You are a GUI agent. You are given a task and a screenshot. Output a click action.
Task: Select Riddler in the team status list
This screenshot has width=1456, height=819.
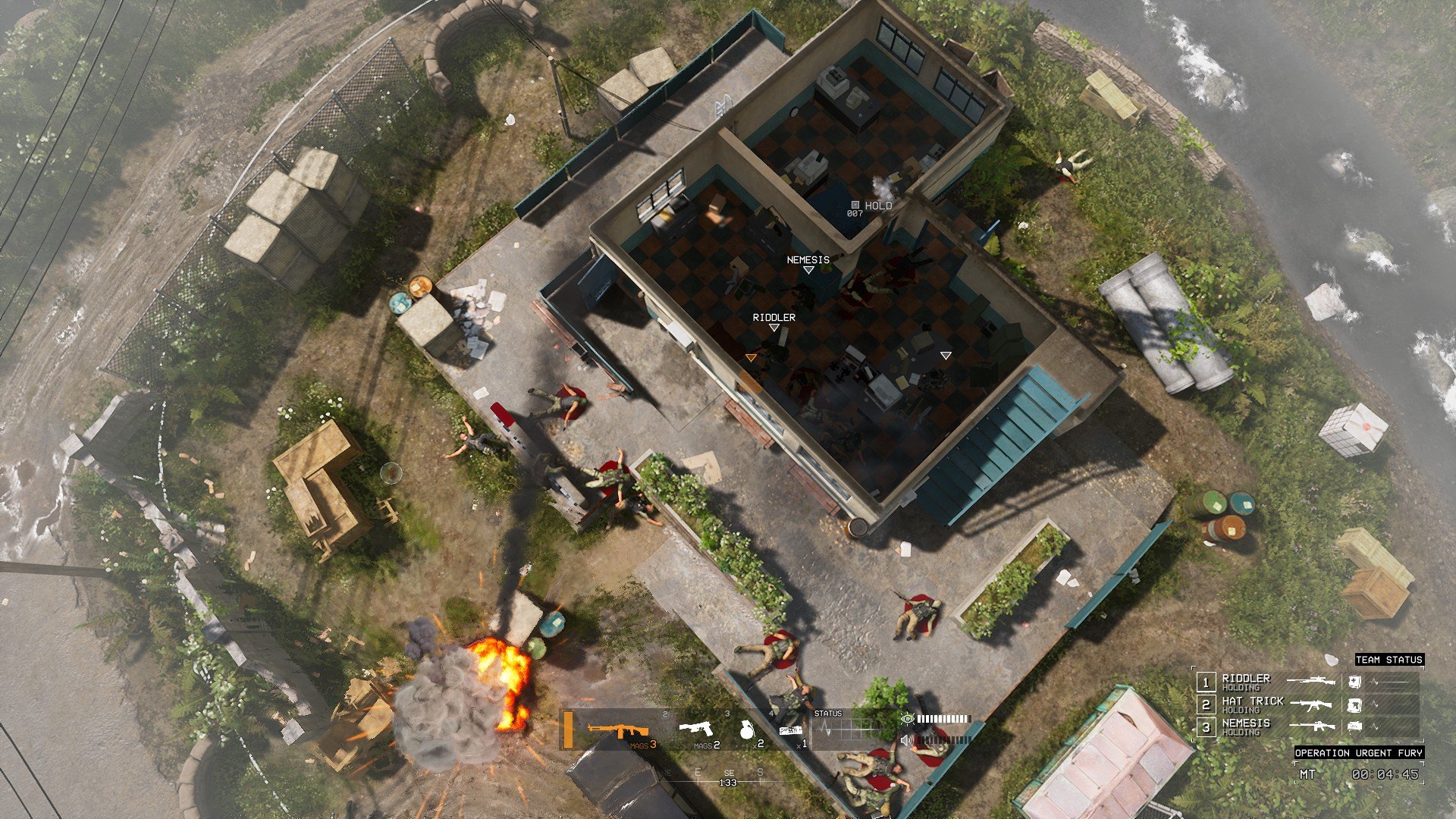[1245, 681]
